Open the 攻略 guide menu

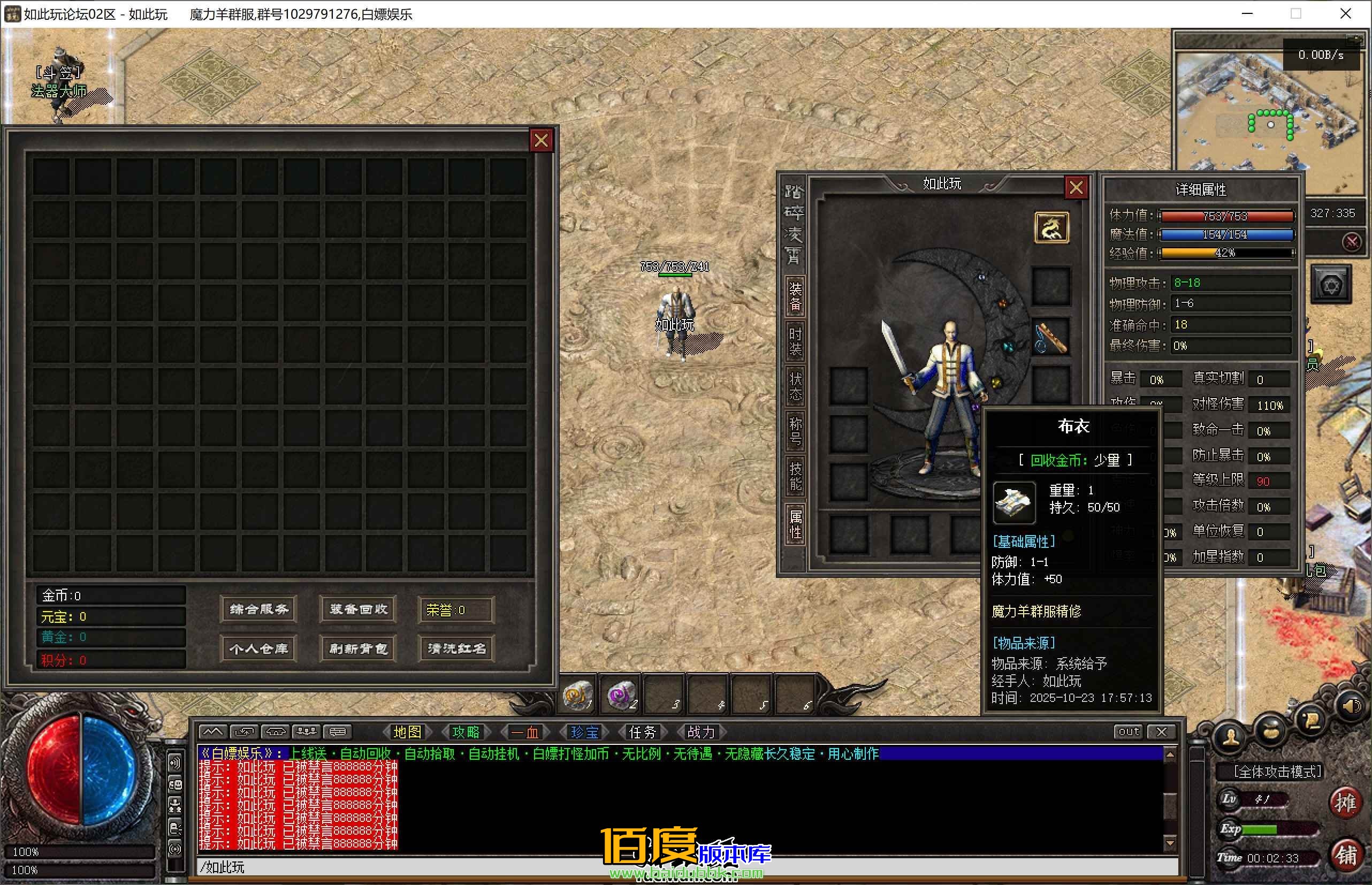point(466,732)
